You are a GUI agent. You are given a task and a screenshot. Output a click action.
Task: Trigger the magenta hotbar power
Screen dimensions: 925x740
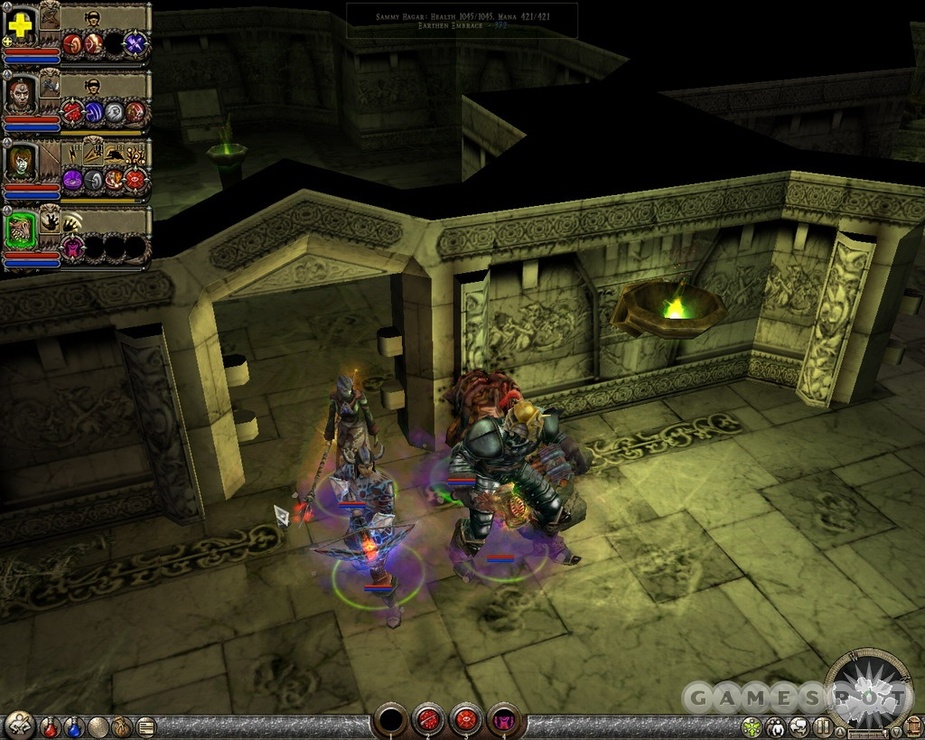click(502, 719)
